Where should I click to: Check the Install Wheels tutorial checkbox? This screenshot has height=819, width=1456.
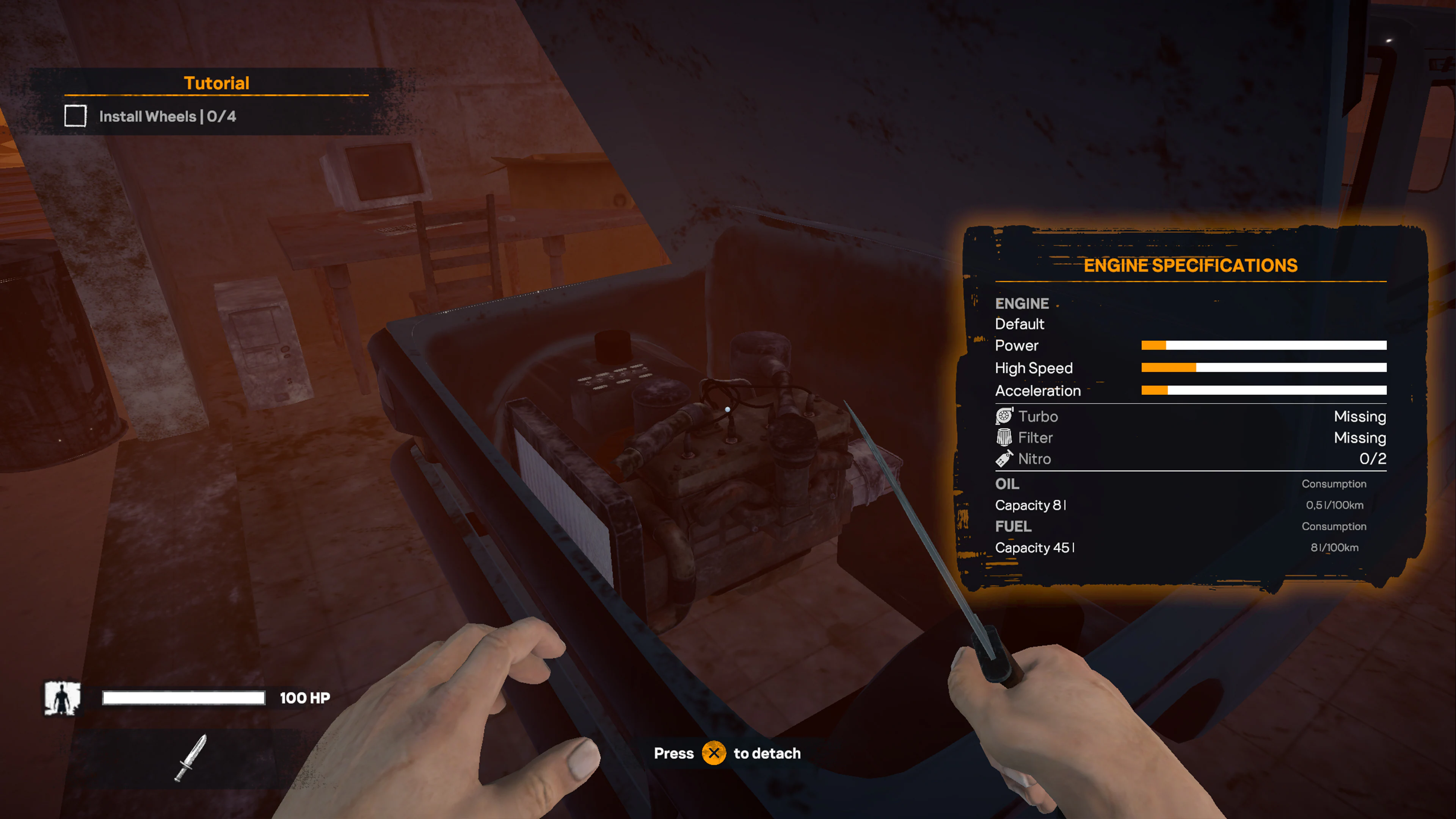[75, 116]
